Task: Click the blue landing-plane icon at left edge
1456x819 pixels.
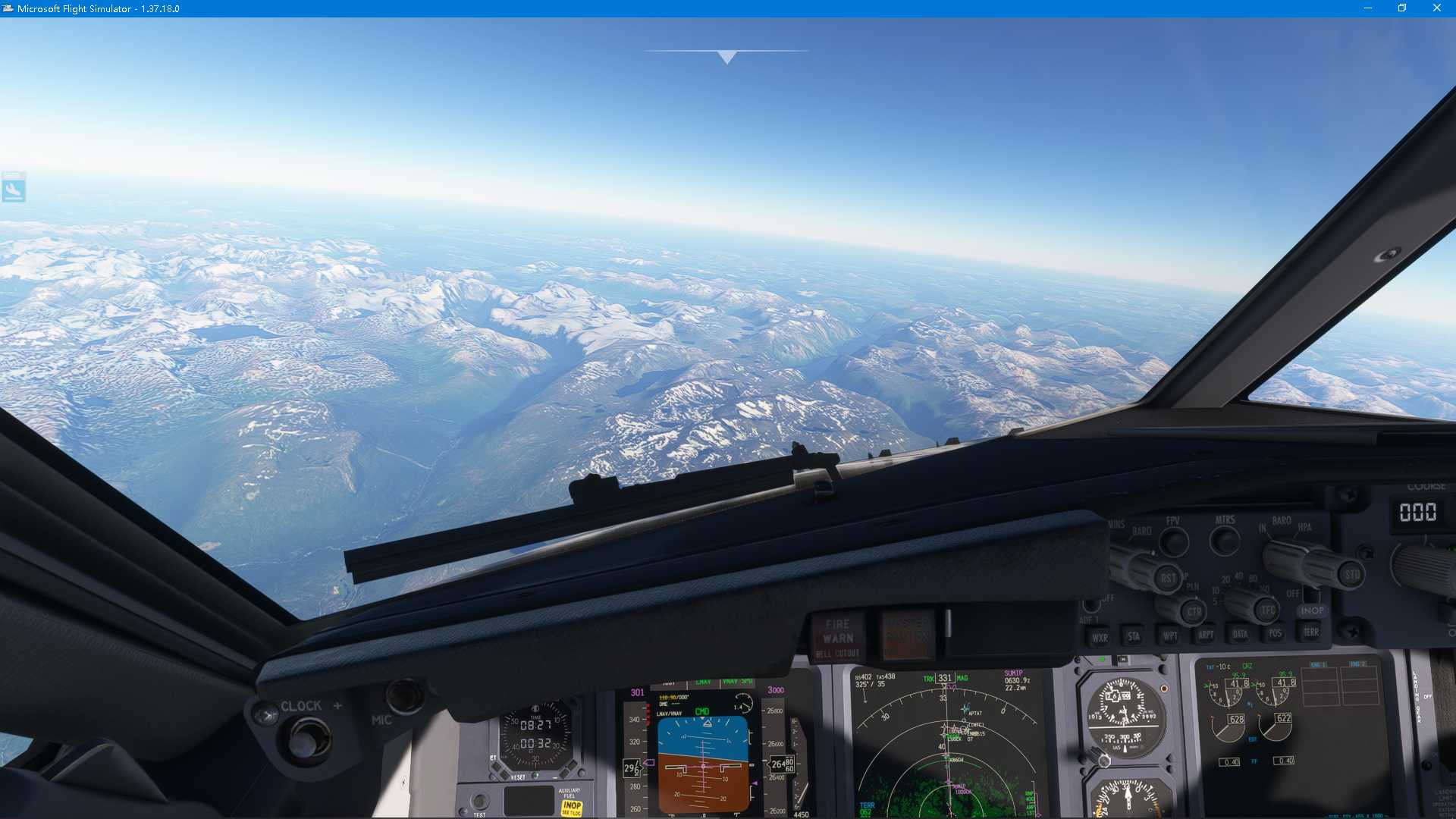Action: 14,187
